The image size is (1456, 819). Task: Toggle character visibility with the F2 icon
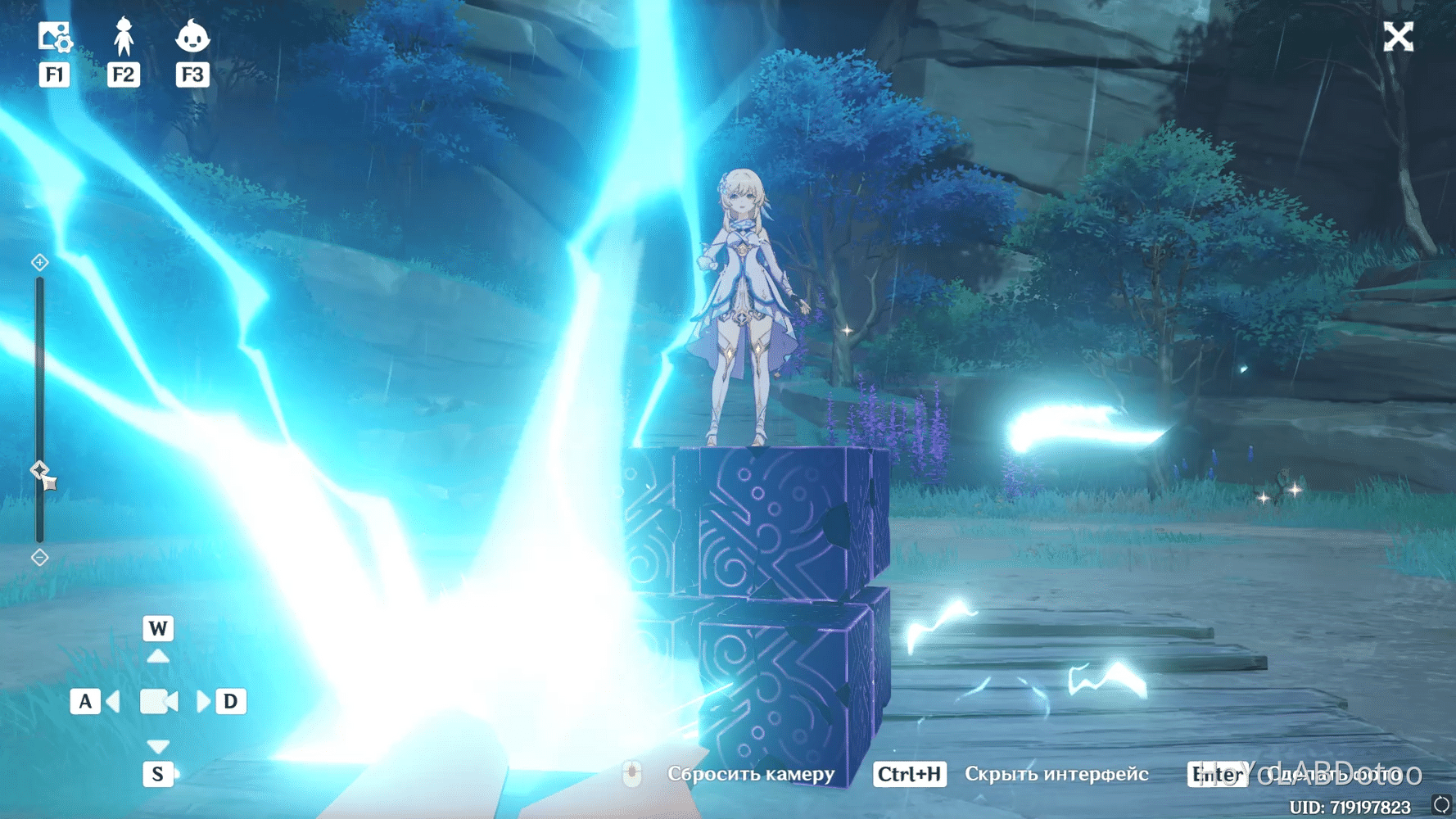(x=123, y=38)
